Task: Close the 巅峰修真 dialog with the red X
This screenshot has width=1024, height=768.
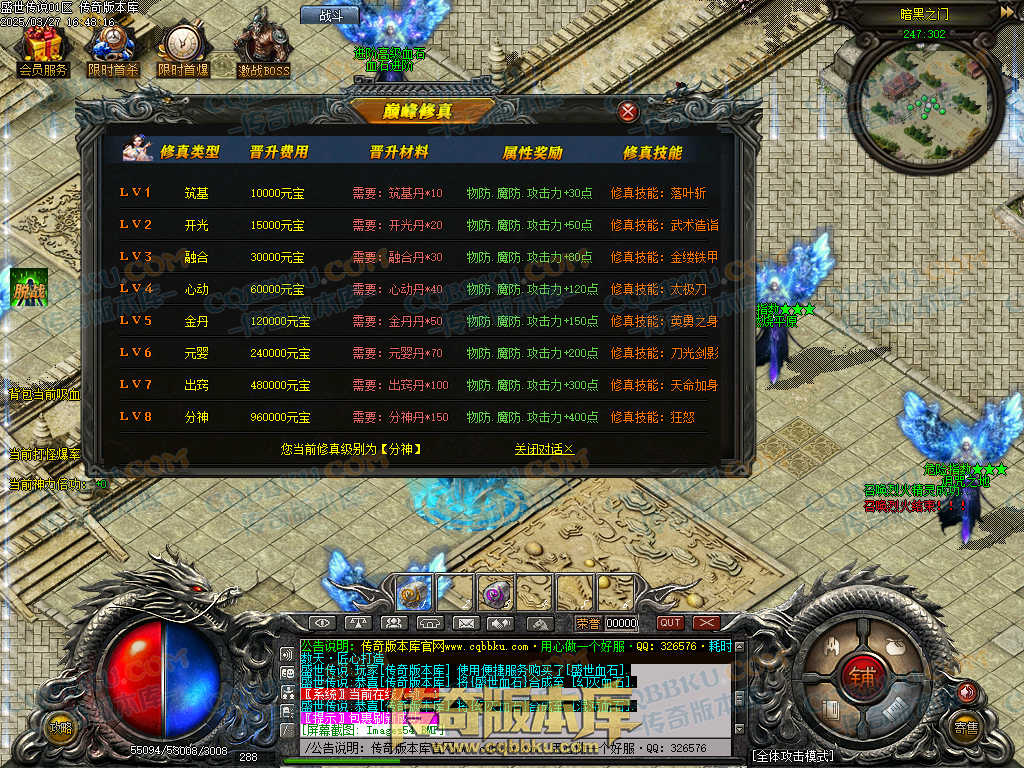Action: click(x=628, y=112)
